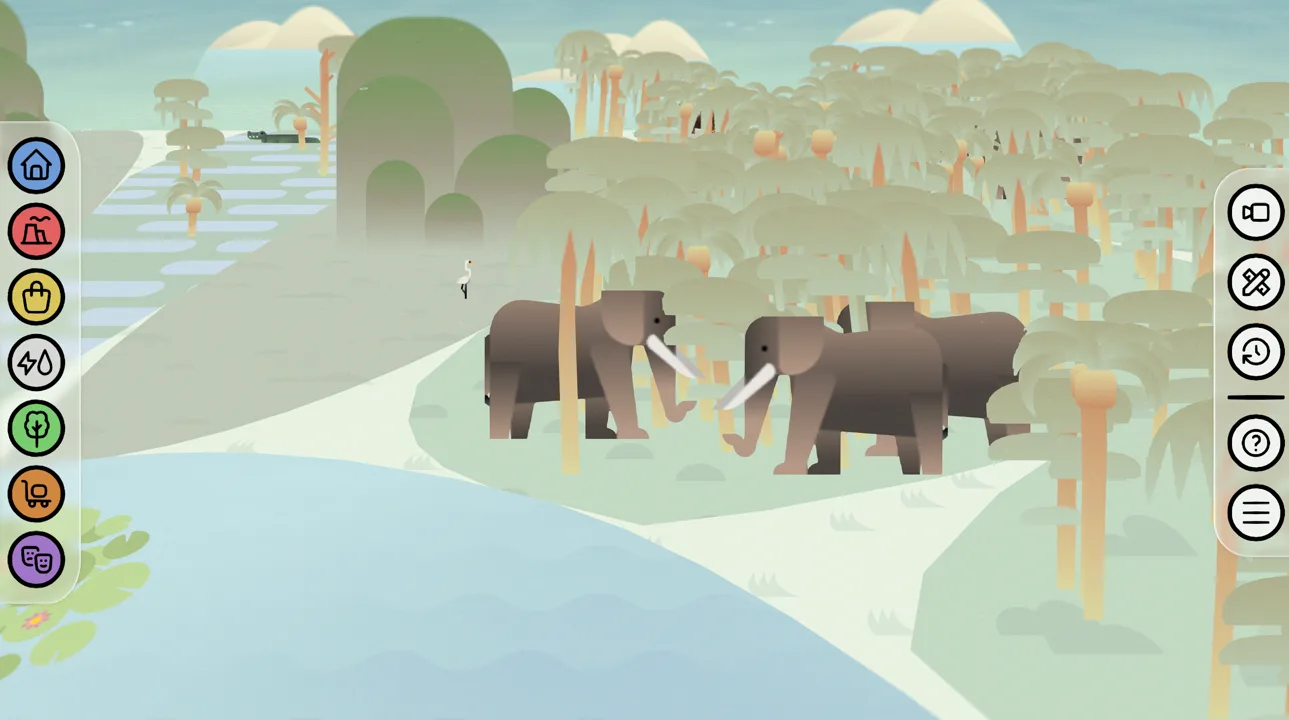Activate the camera mode icon
1289x720 pixels.
[1255, 213]
